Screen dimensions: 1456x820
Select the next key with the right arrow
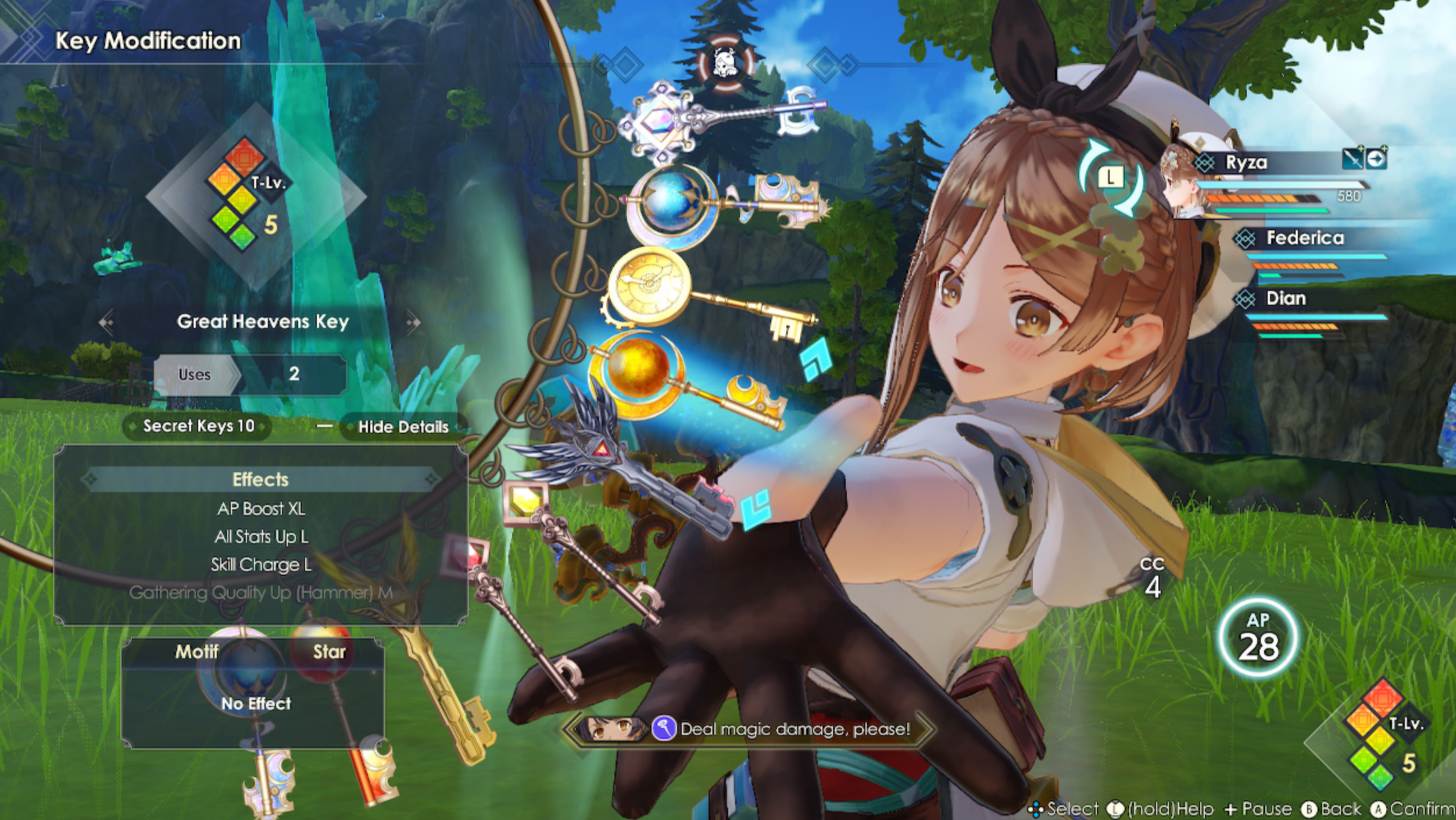click(413, 322)
